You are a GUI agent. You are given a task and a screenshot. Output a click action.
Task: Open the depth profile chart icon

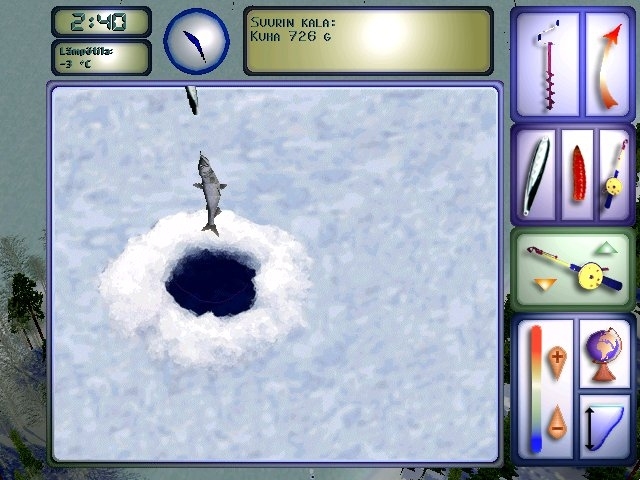click(x=603, y=425)
